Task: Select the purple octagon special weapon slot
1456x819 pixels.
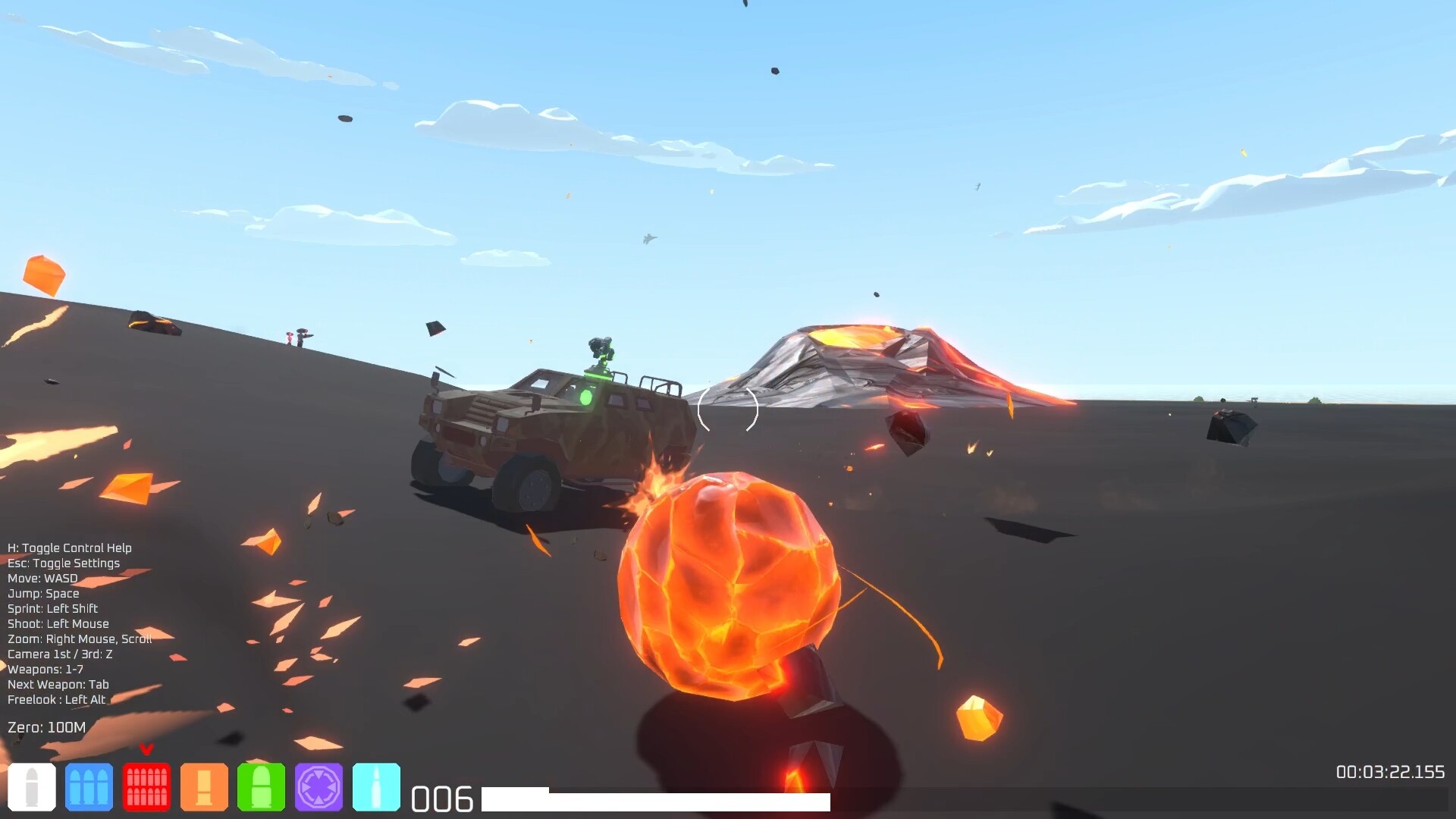Action: [319, 788]
